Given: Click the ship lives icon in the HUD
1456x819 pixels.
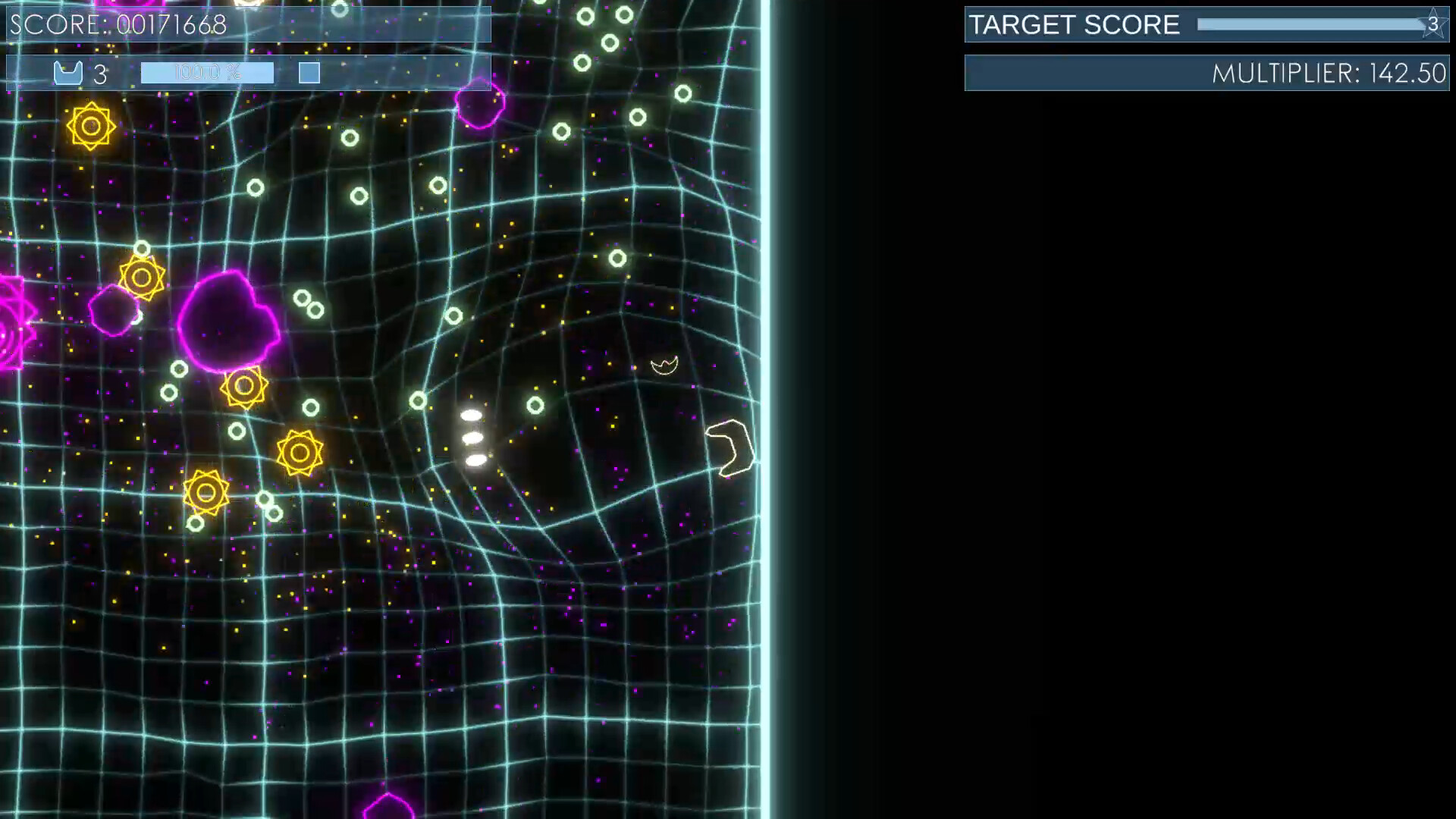Looking at the screenshot, I should [68, 73].
